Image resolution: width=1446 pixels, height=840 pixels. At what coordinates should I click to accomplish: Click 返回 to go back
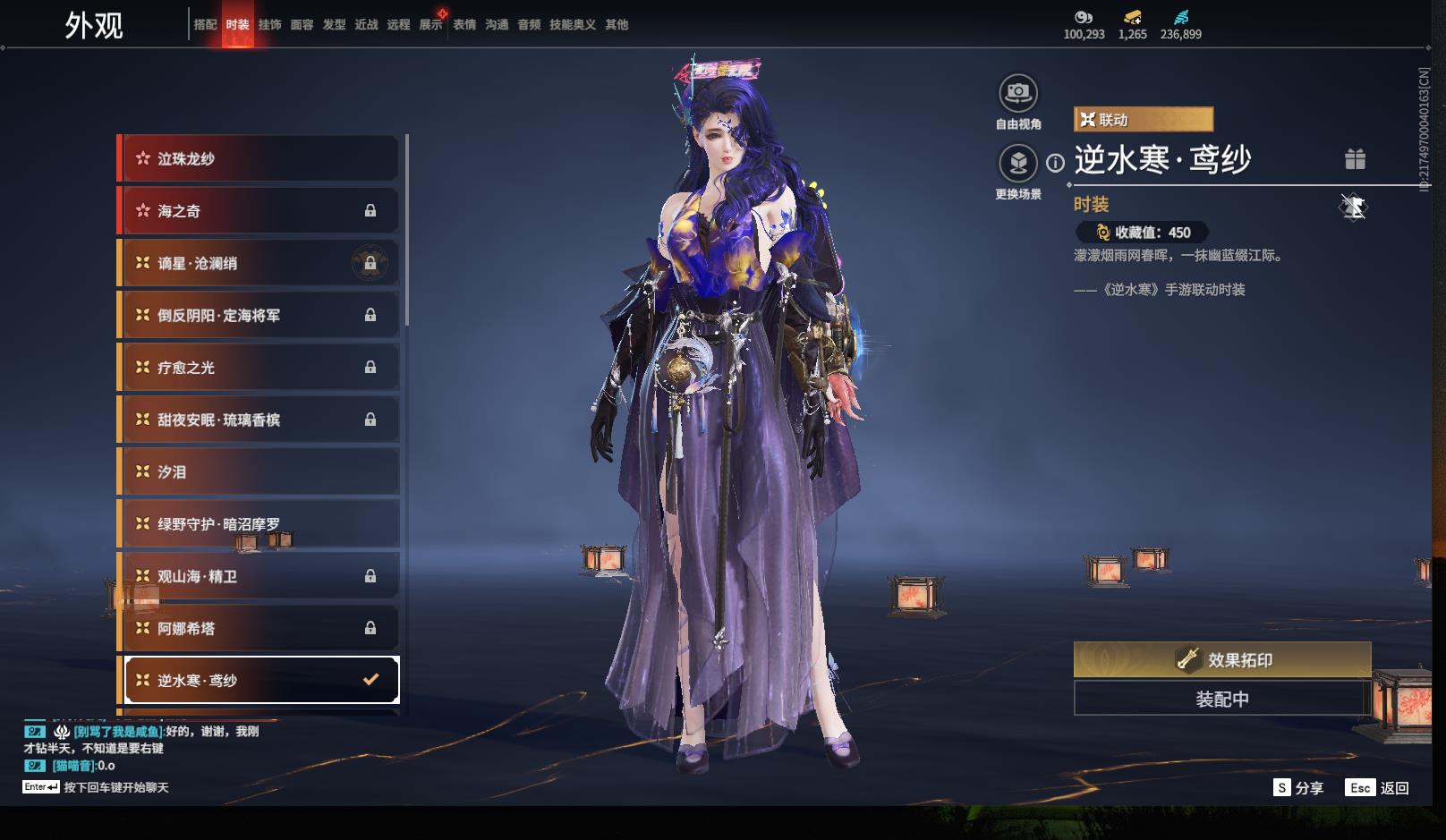tap(1393, 788)
